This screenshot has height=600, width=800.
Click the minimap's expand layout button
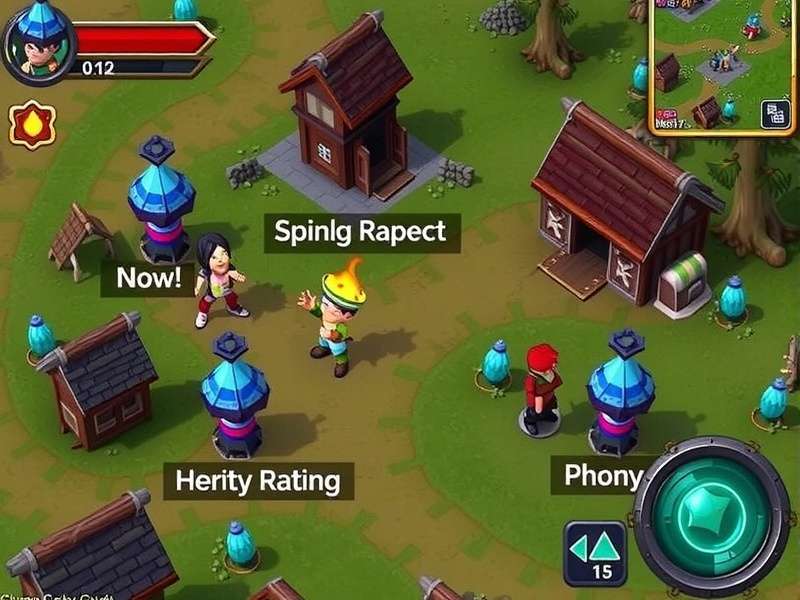tap(775, 114)
